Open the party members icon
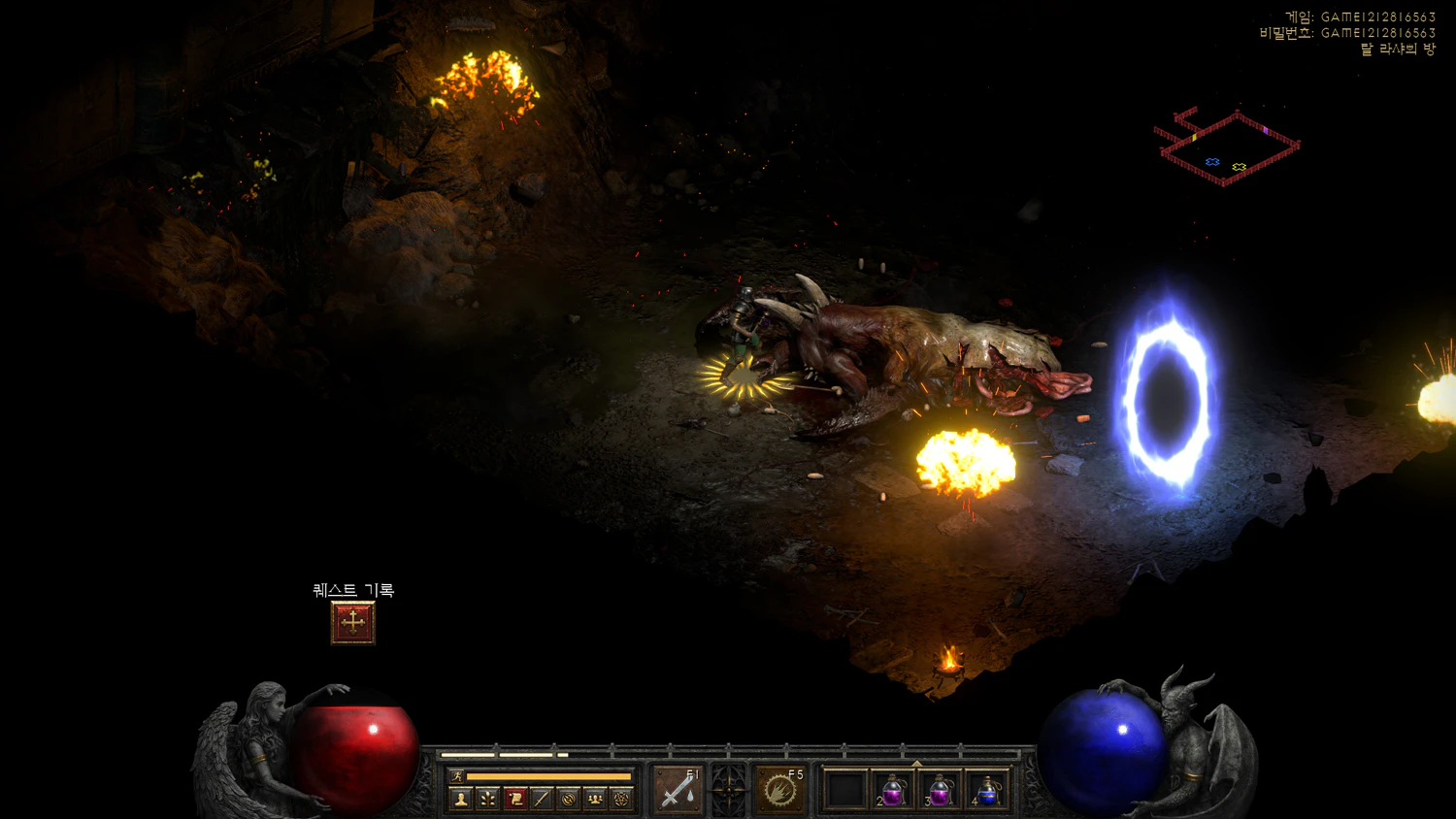 click(595, 799)
